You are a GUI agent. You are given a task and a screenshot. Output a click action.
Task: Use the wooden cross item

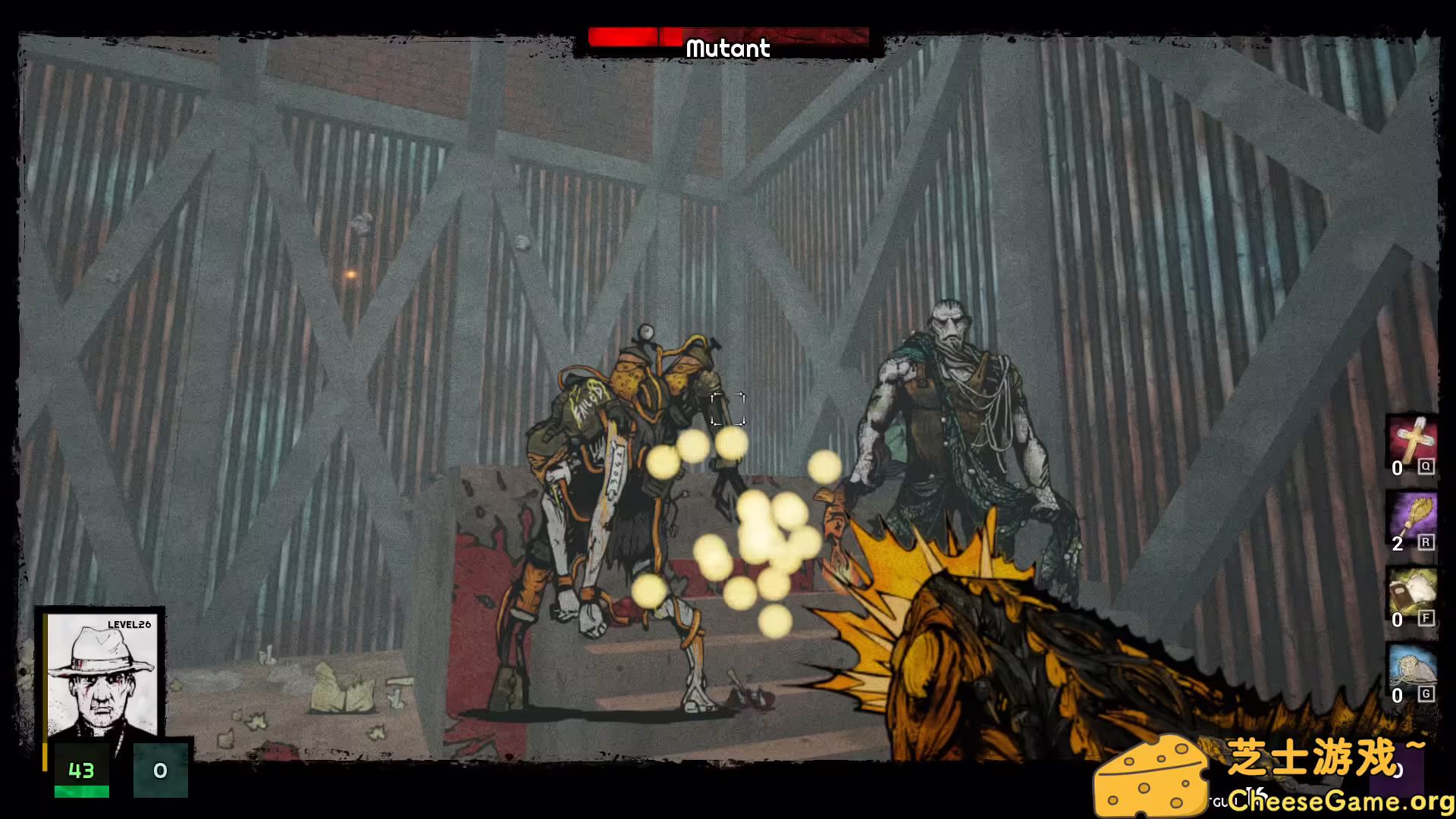pos(1411,441)
